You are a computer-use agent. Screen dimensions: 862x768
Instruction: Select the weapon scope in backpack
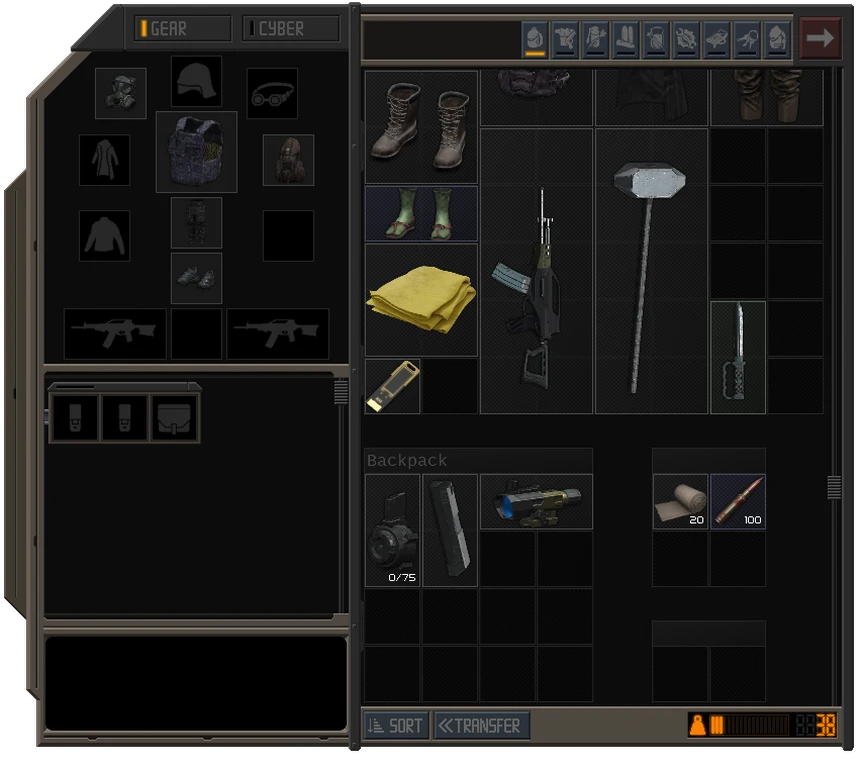click(536, 501)
